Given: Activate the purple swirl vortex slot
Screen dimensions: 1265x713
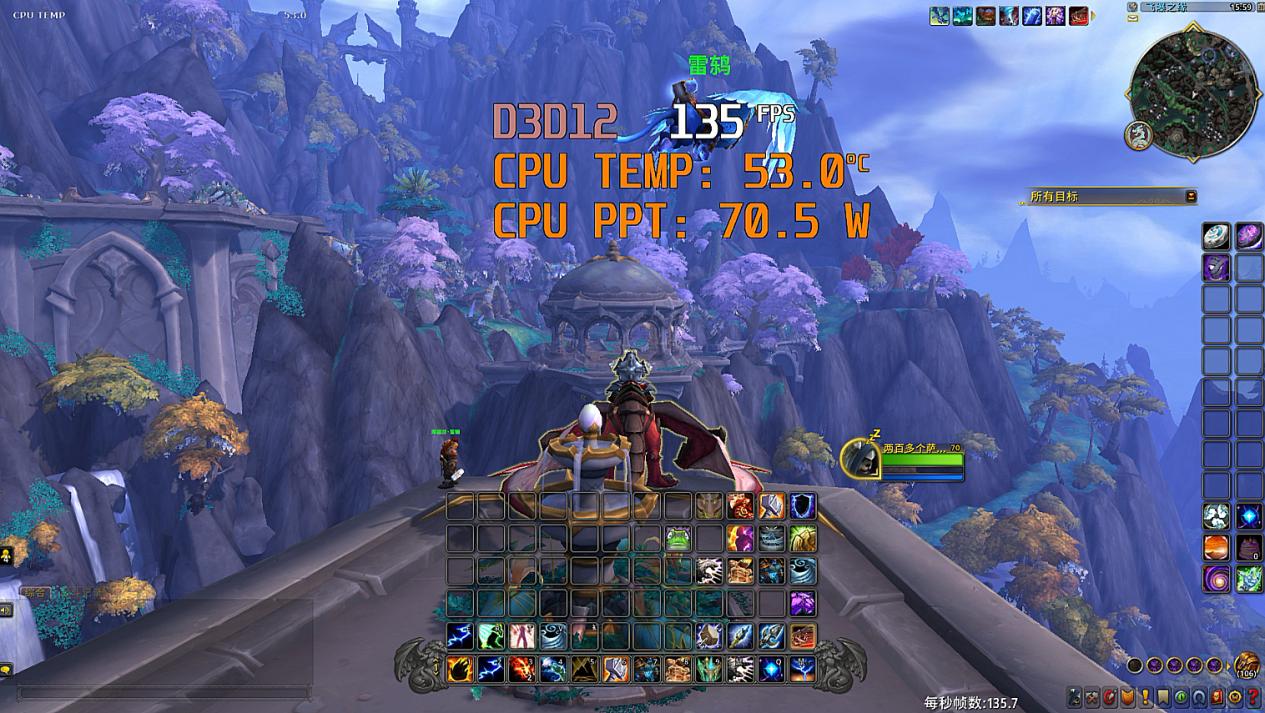Looking at the screenshot, I should pos(1216,579).
